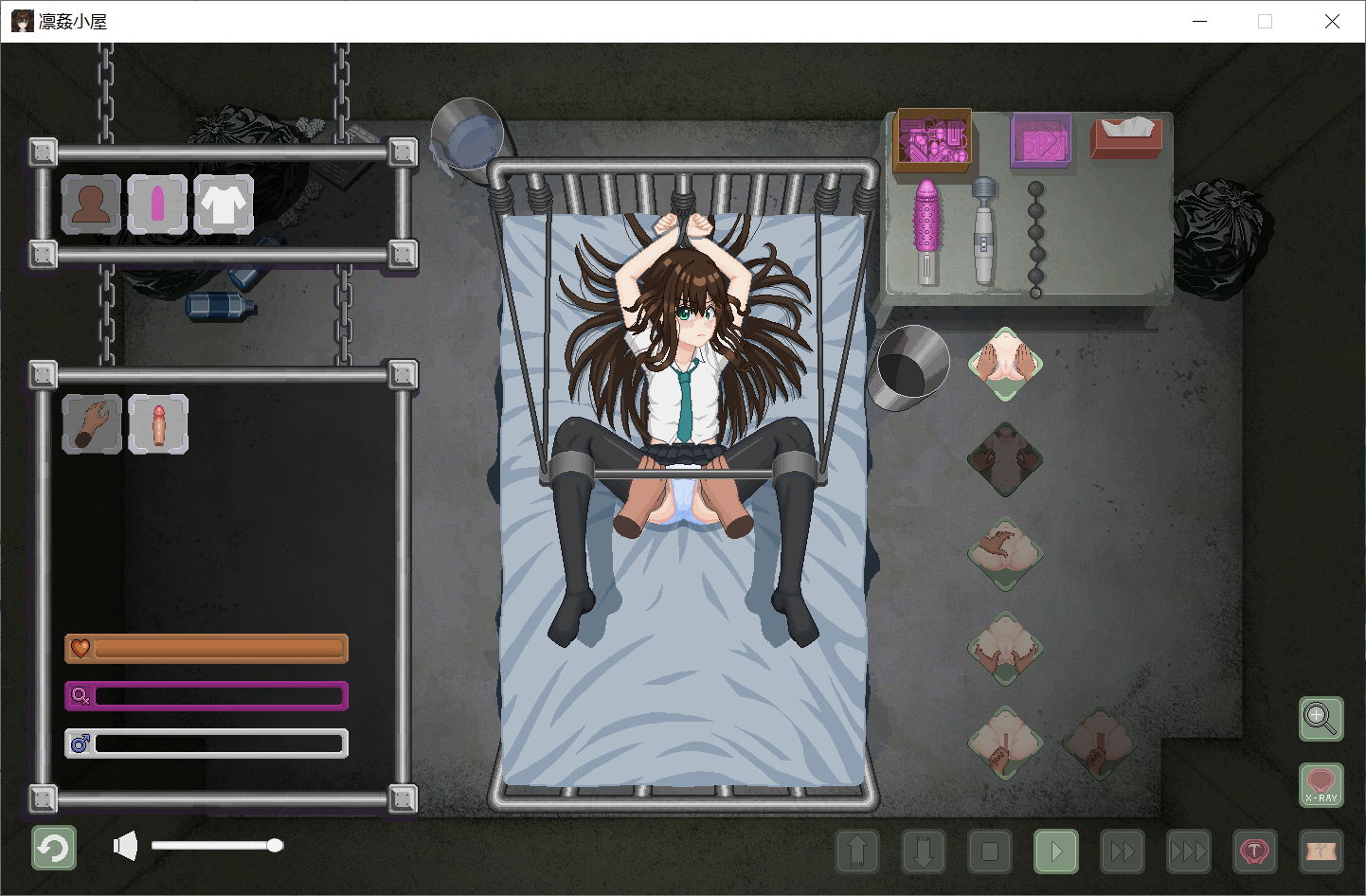The height and width of the screenshot is (896, 1366).
Task: Select the topmost position thumbnail on right
Action: pos(1005,365)
